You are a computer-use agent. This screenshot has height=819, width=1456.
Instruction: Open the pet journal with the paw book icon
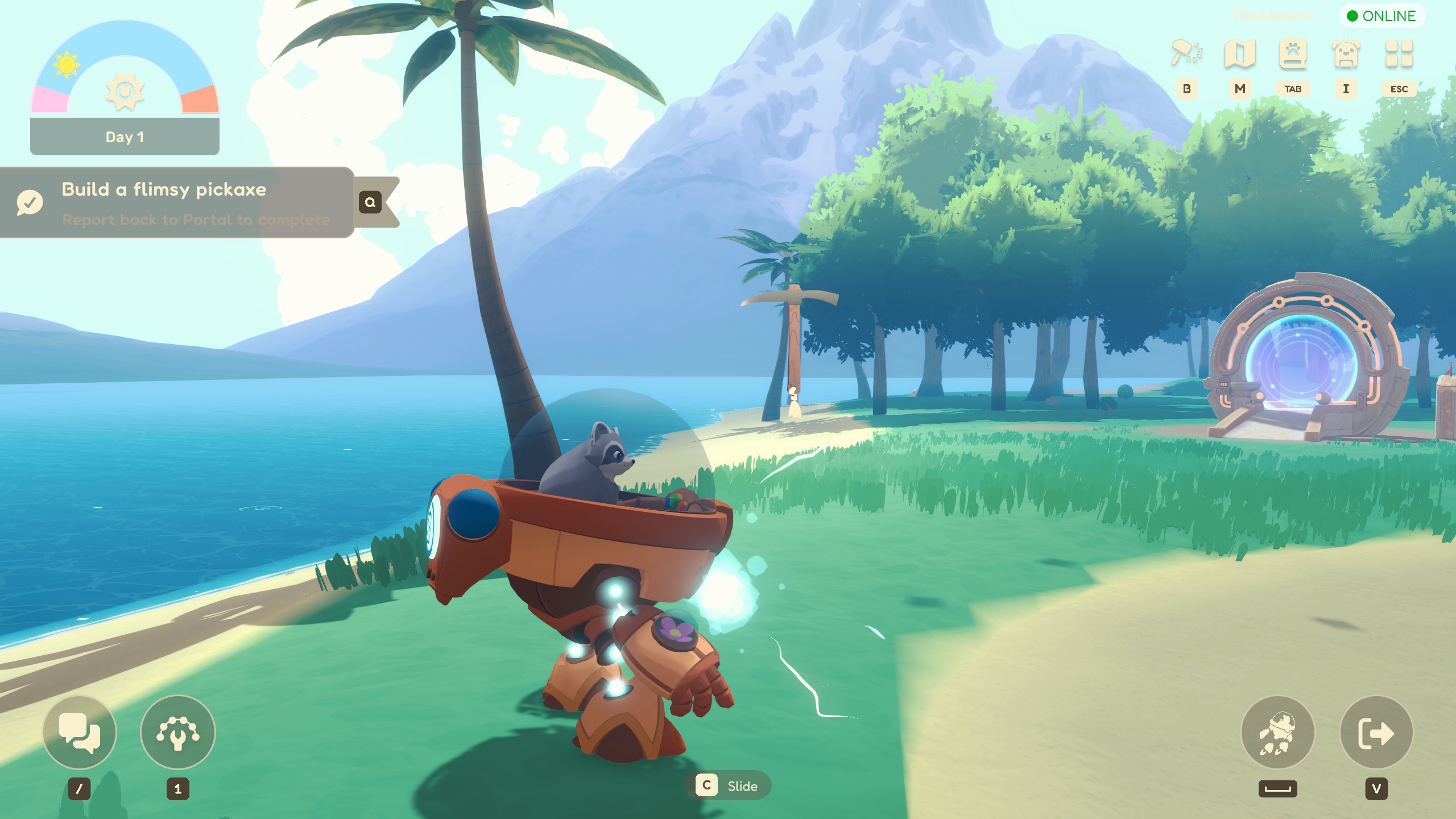[x=1293, y=54]
